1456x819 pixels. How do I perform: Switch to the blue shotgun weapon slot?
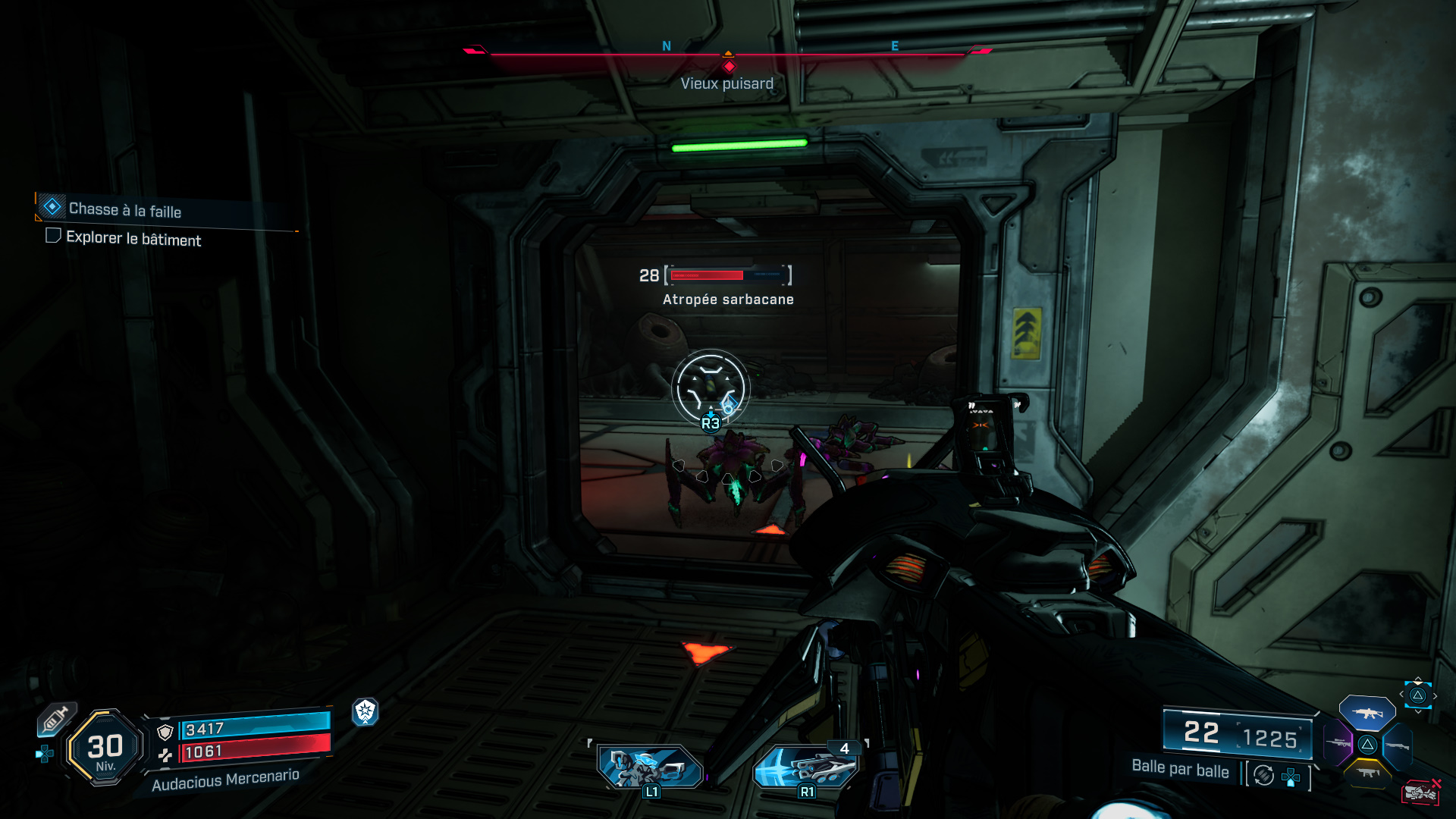(x=1396, y=746)
